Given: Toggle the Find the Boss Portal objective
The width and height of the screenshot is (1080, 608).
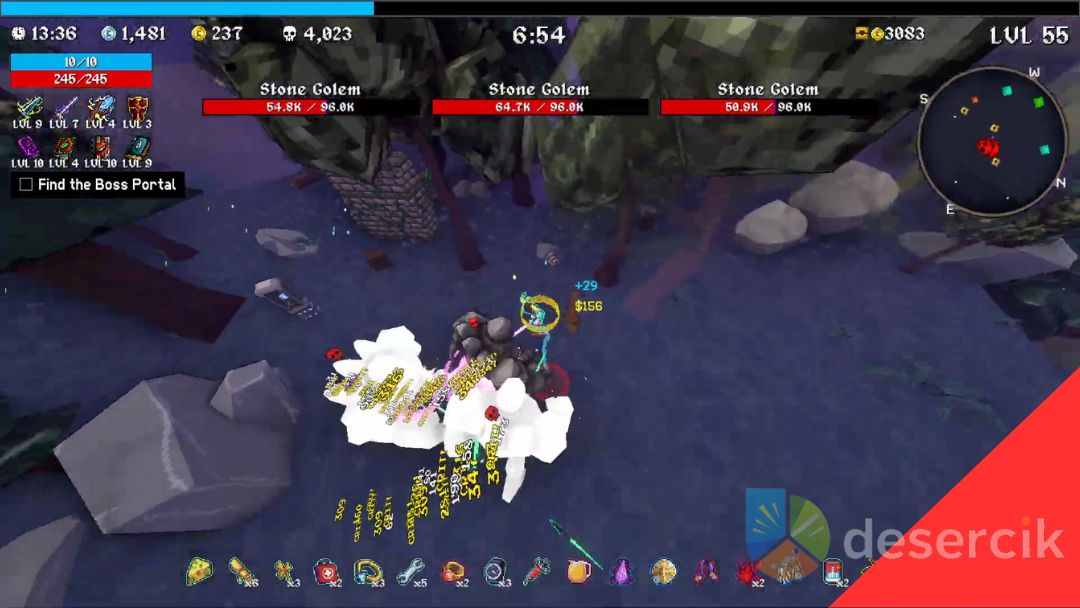Looking at the screenshot, I should [26, 185].
